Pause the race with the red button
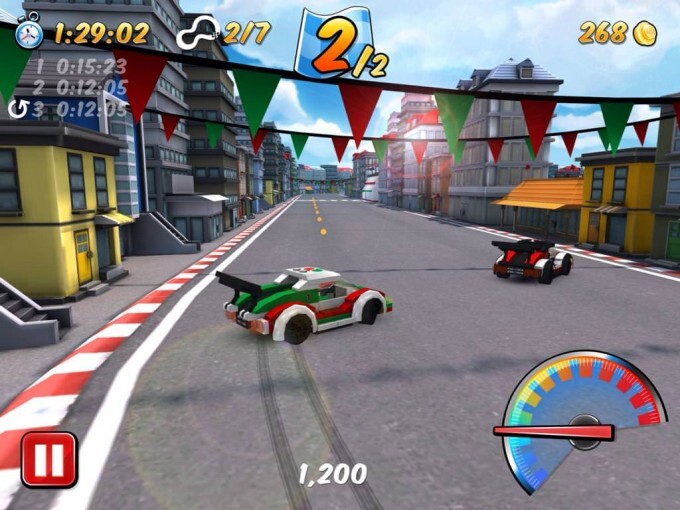This screenshot has height=510, width=680. (x=49, y=459)
